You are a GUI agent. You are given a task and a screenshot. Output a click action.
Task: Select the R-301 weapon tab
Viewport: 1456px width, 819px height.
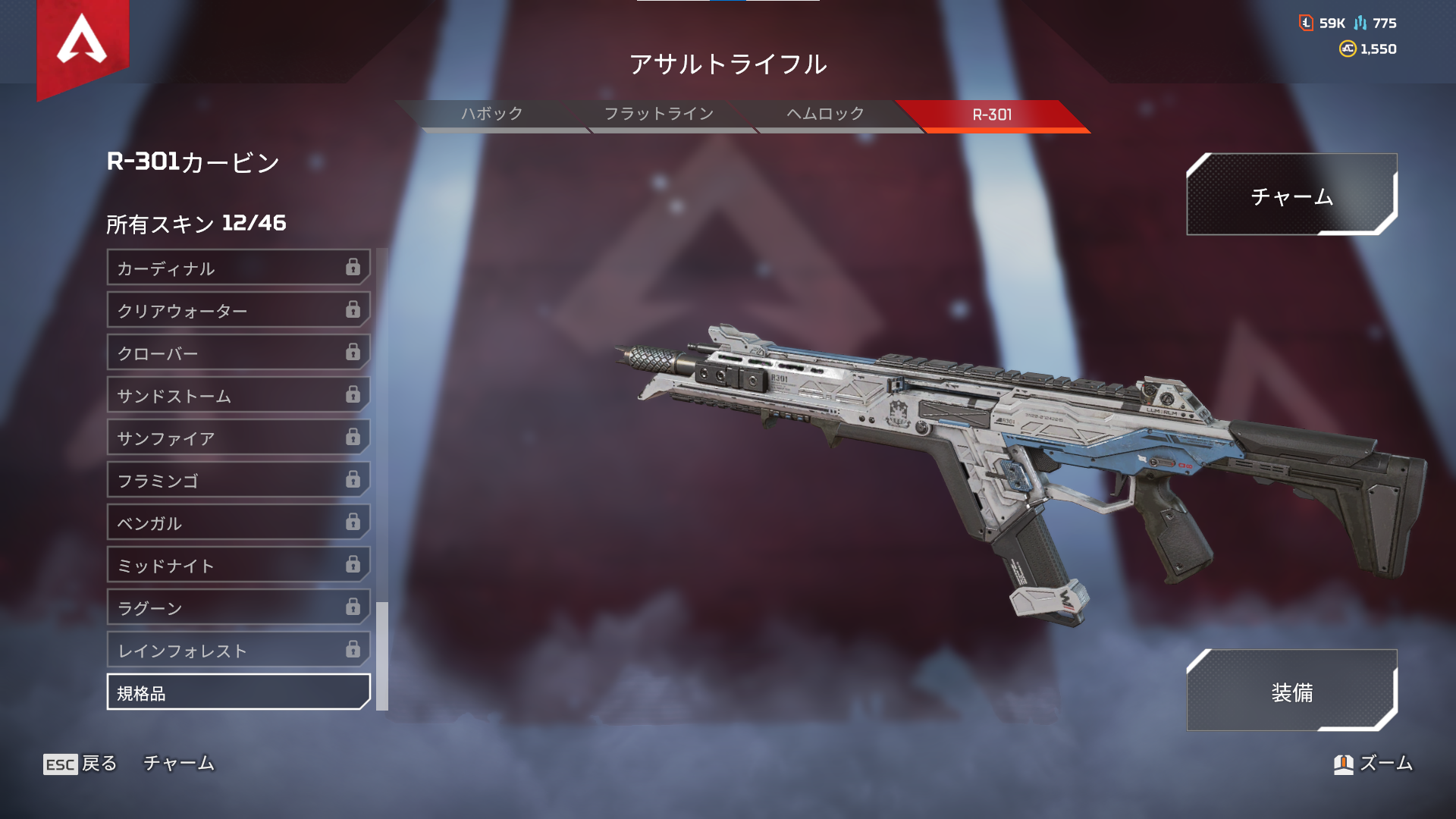click(992, 115)
